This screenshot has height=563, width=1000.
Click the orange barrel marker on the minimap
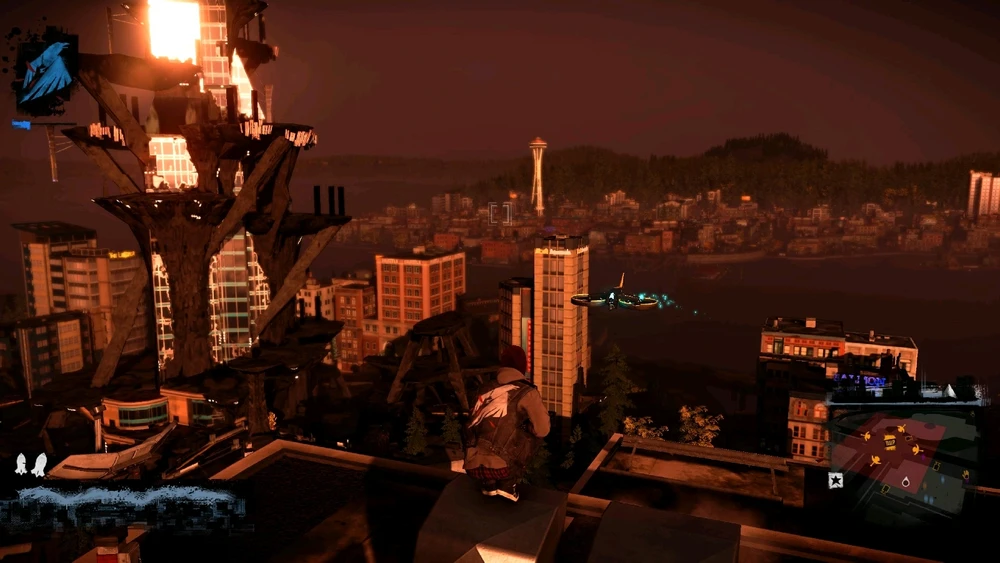890,442
